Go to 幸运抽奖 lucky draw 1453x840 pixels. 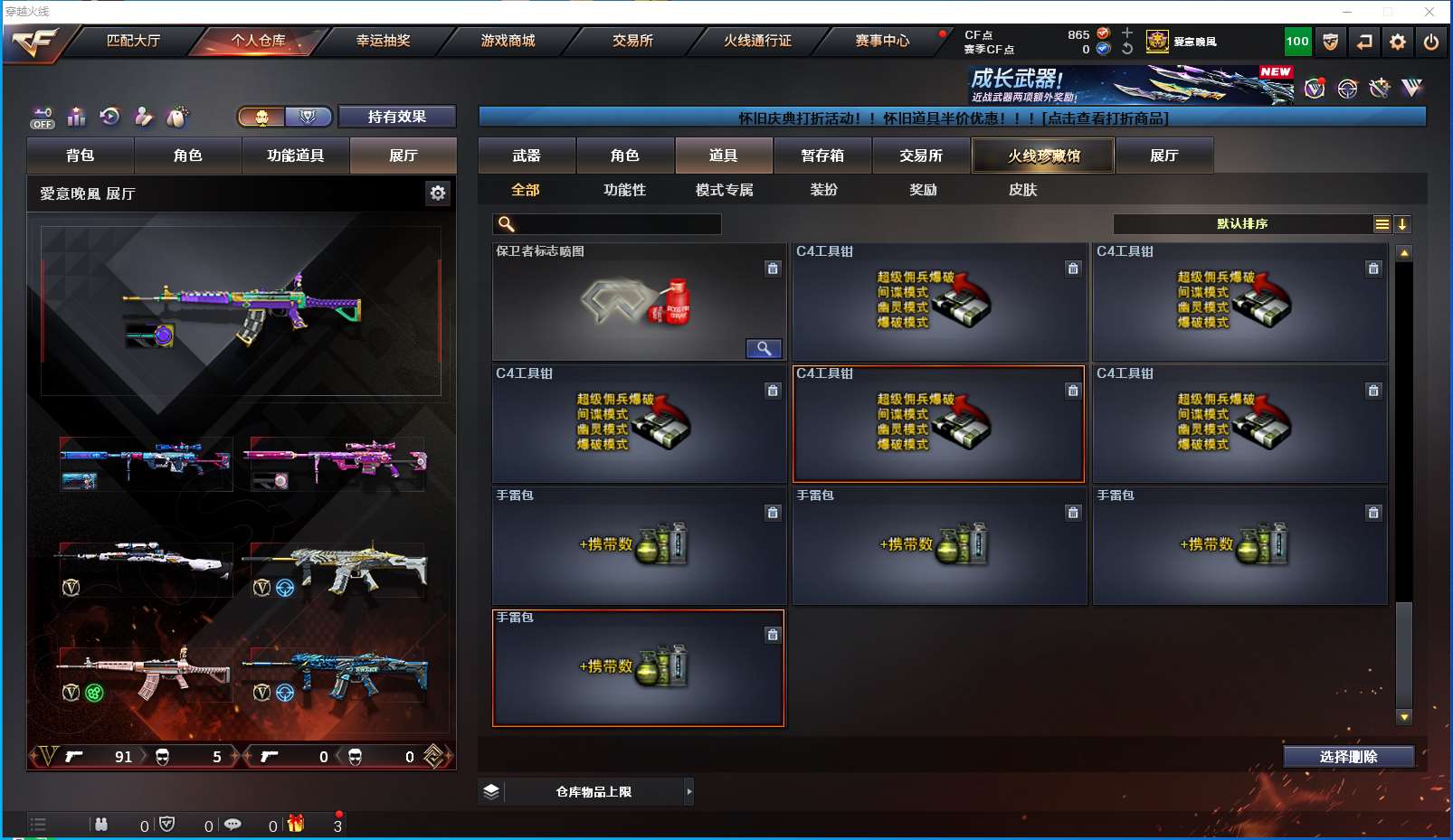pyautogui.click(x=383, y=41)
